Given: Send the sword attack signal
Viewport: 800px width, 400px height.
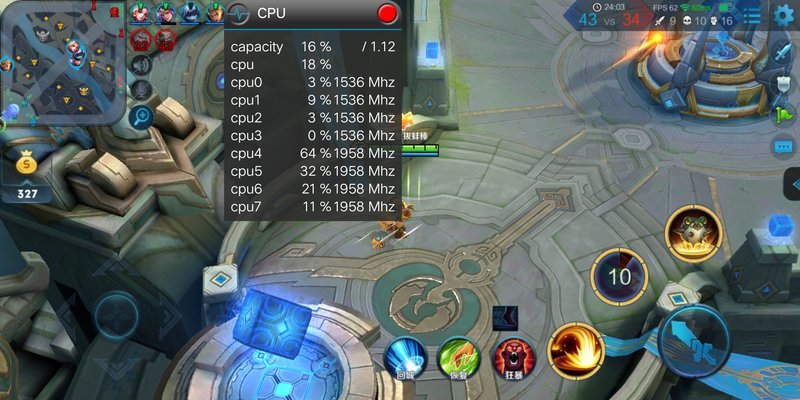Looking at the screenshot, I should (783, 52).
